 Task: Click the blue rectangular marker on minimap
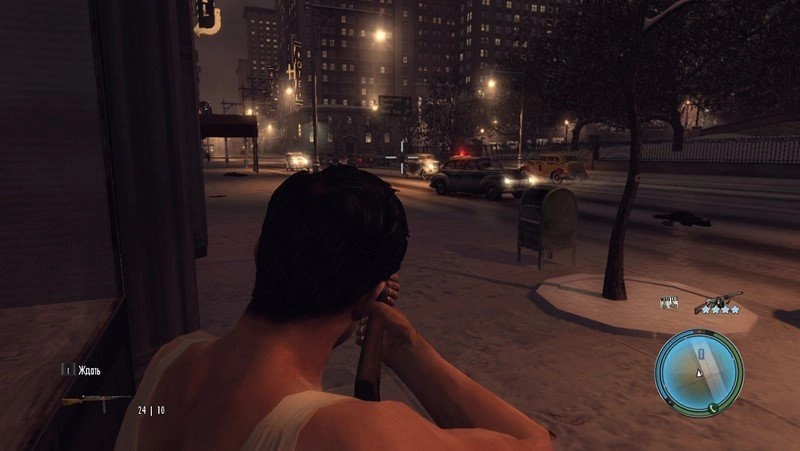pyautogui.click(x=701, y=354)
